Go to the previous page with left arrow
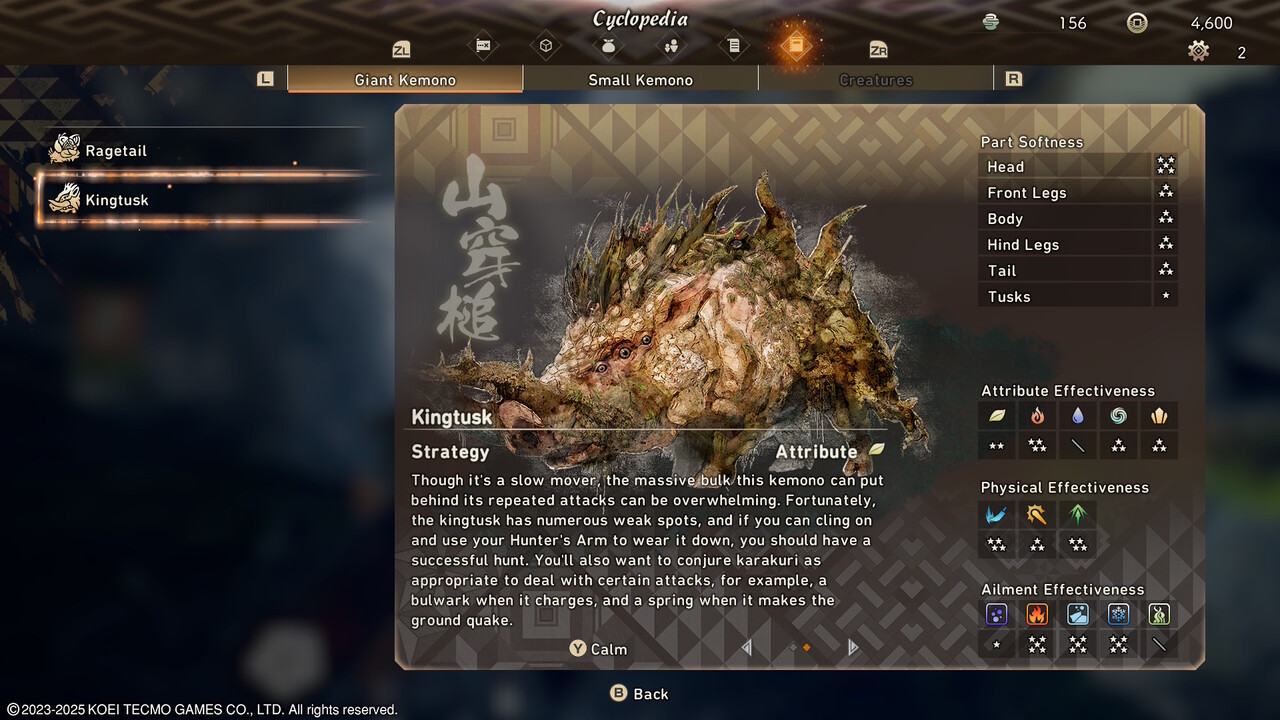Screen dimensions: 1280x720 tap(746, 648)
